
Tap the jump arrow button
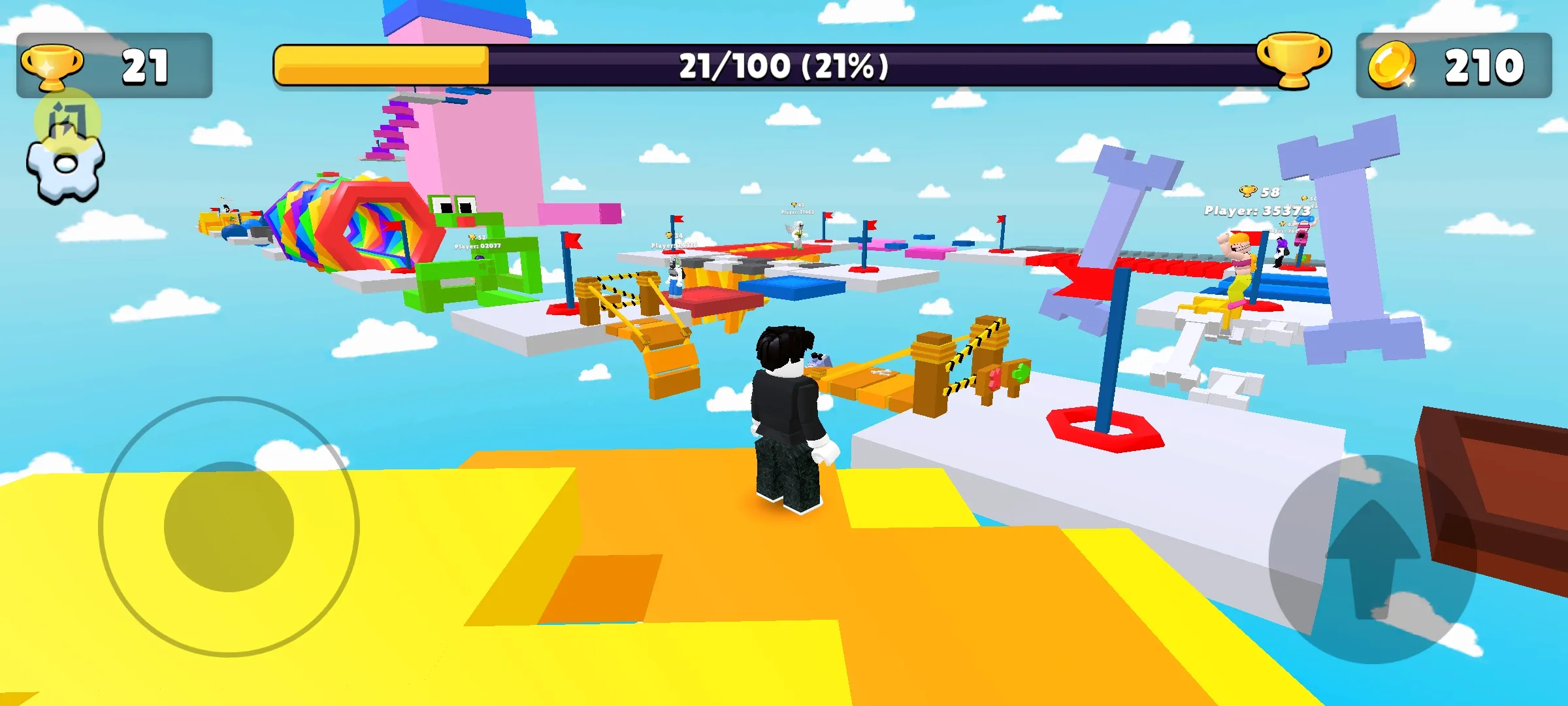[1372, 560]
